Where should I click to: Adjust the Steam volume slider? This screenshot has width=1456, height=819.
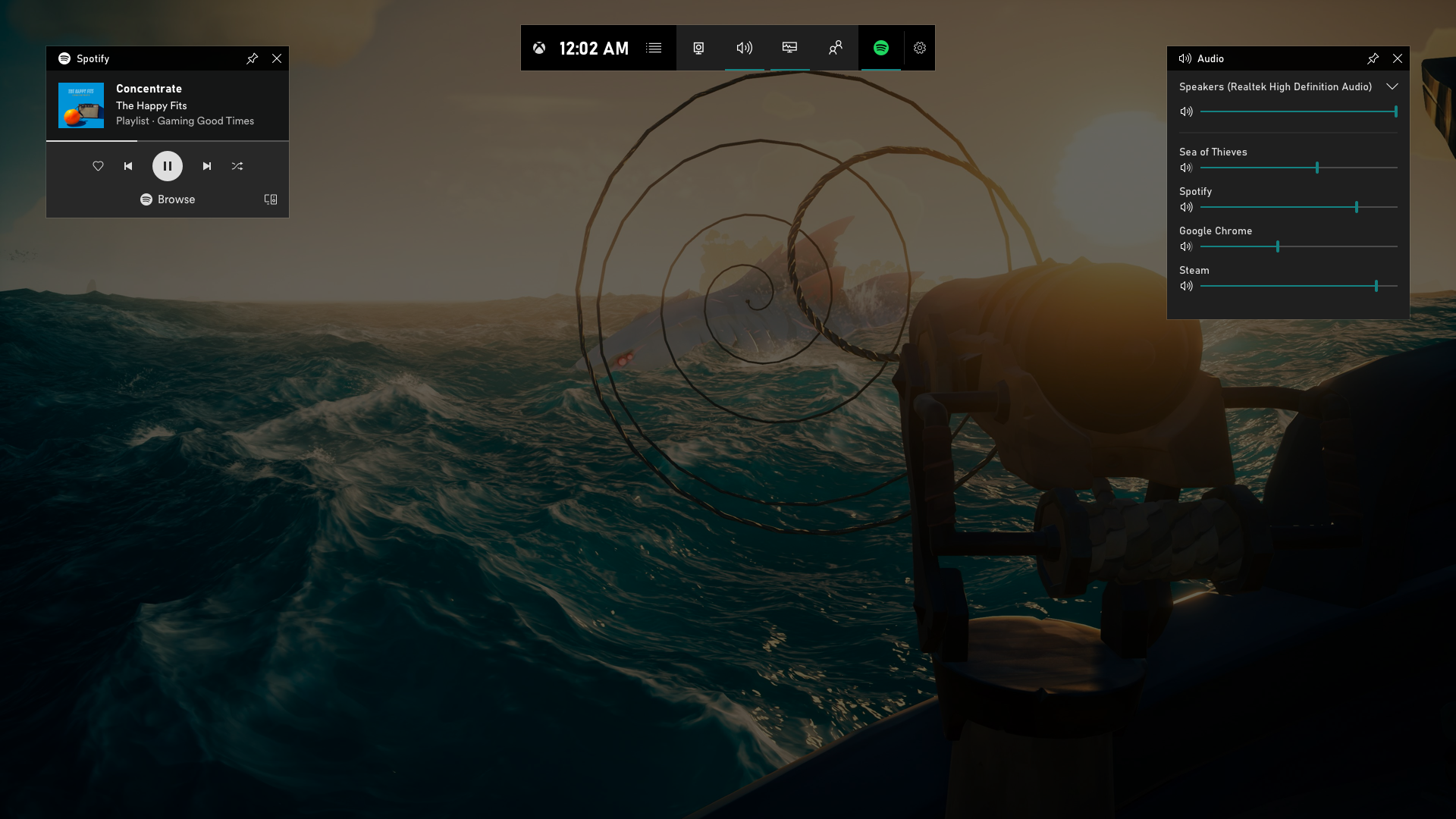tap(1376, 286)
